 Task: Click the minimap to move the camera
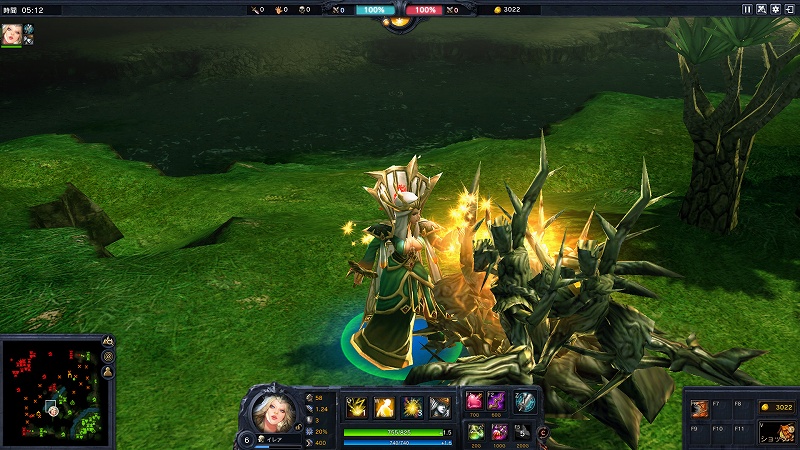50,390
